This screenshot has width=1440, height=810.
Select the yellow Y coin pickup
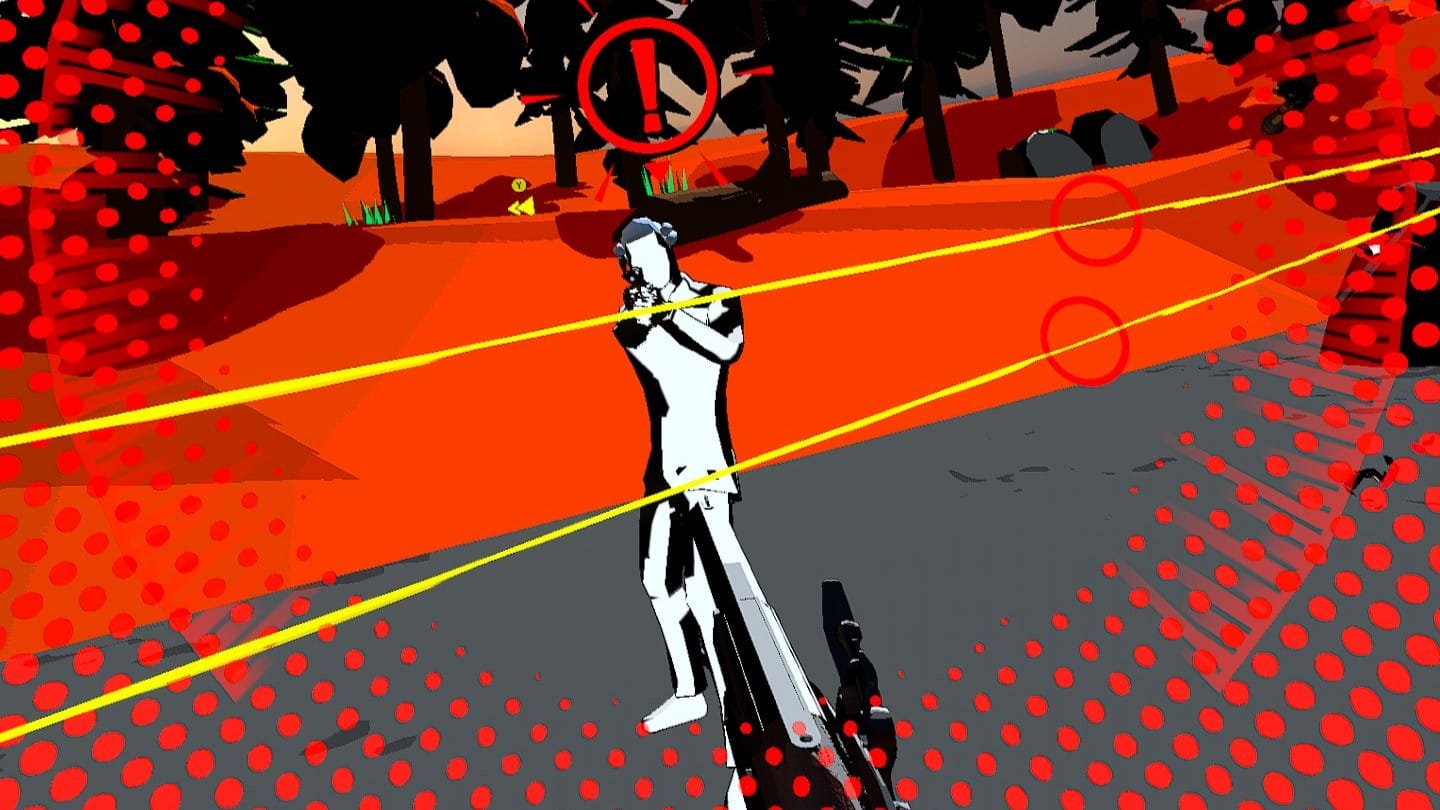(519, 184)
